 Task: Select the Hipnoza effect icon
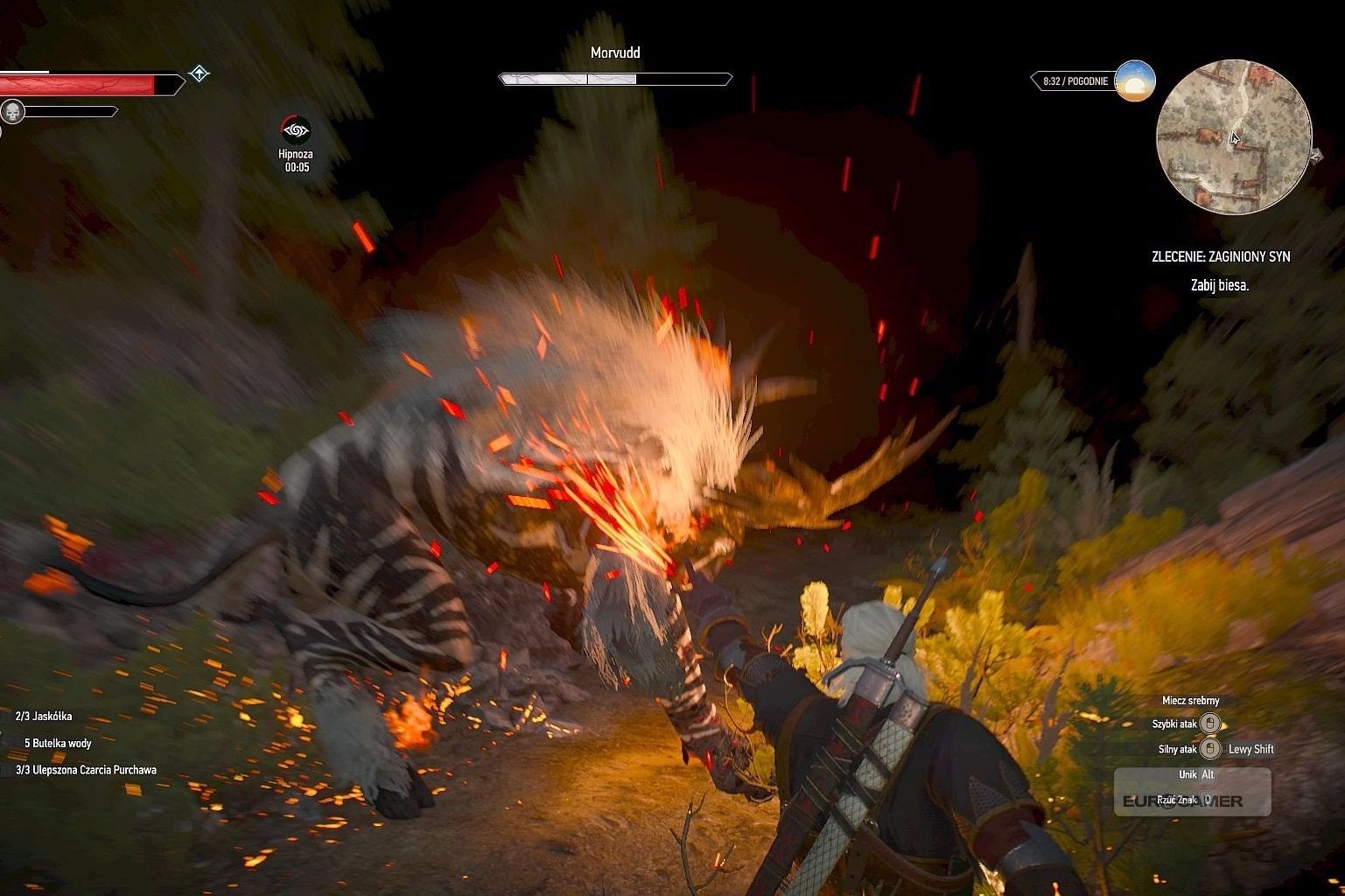point(296,131)
